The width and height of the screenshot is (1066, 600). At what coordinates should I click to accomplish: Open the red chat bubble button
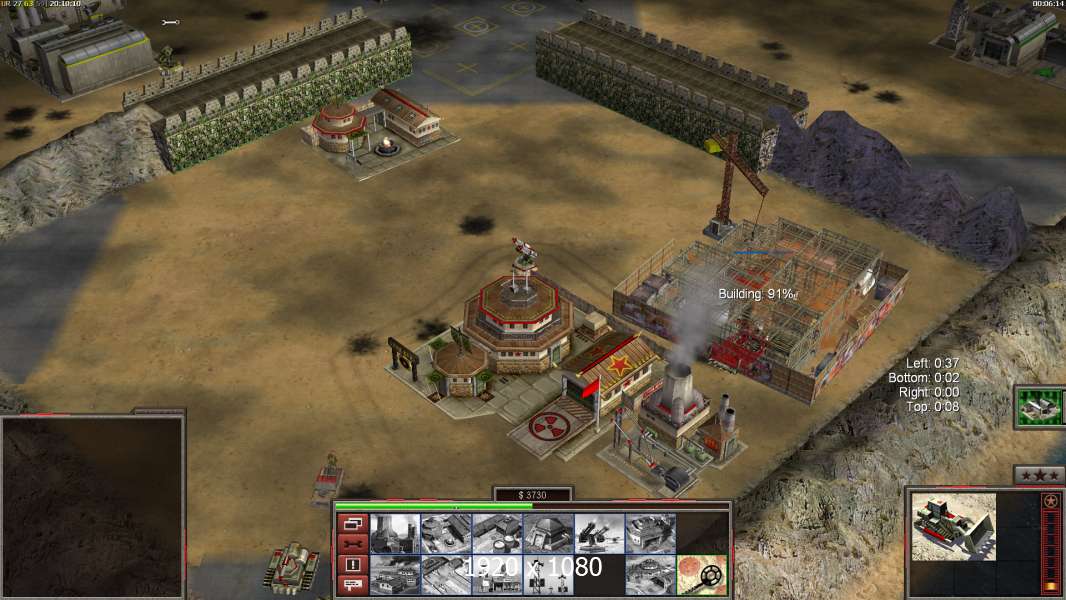tap(352, 585)
